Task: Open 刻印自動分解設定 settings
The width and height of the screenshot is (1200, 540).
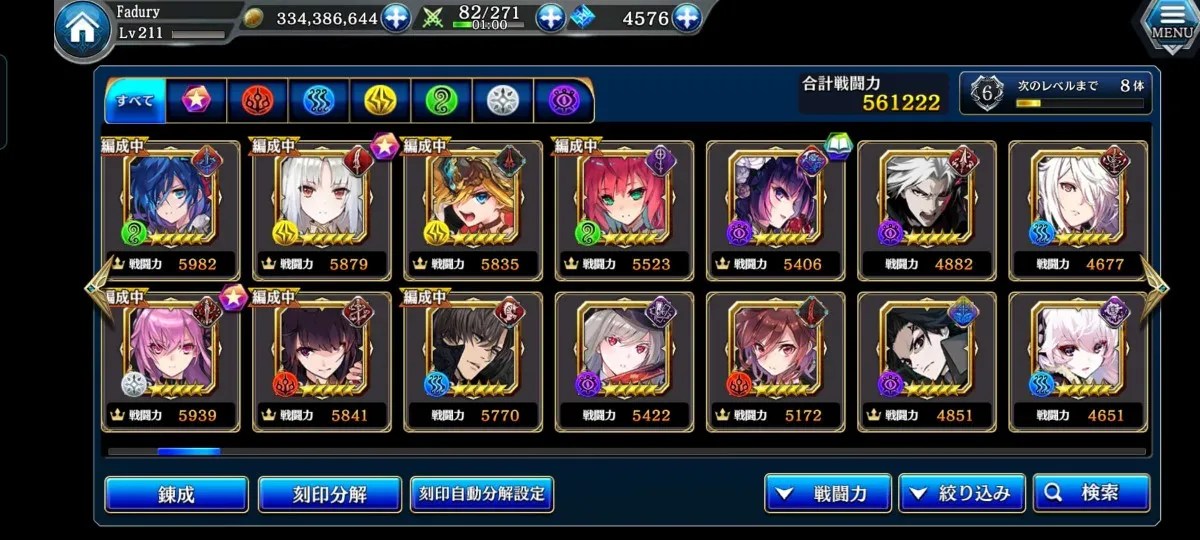Action: pos(482,494)
